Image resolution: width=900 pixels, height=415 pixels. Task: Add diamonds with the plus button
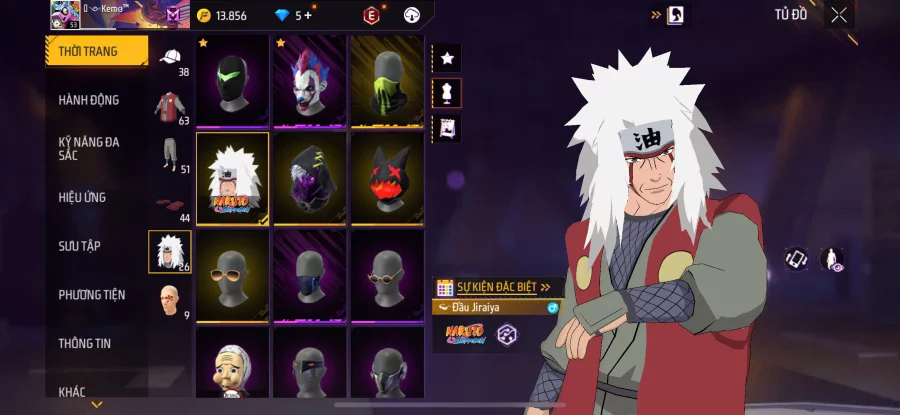[308, 15]
